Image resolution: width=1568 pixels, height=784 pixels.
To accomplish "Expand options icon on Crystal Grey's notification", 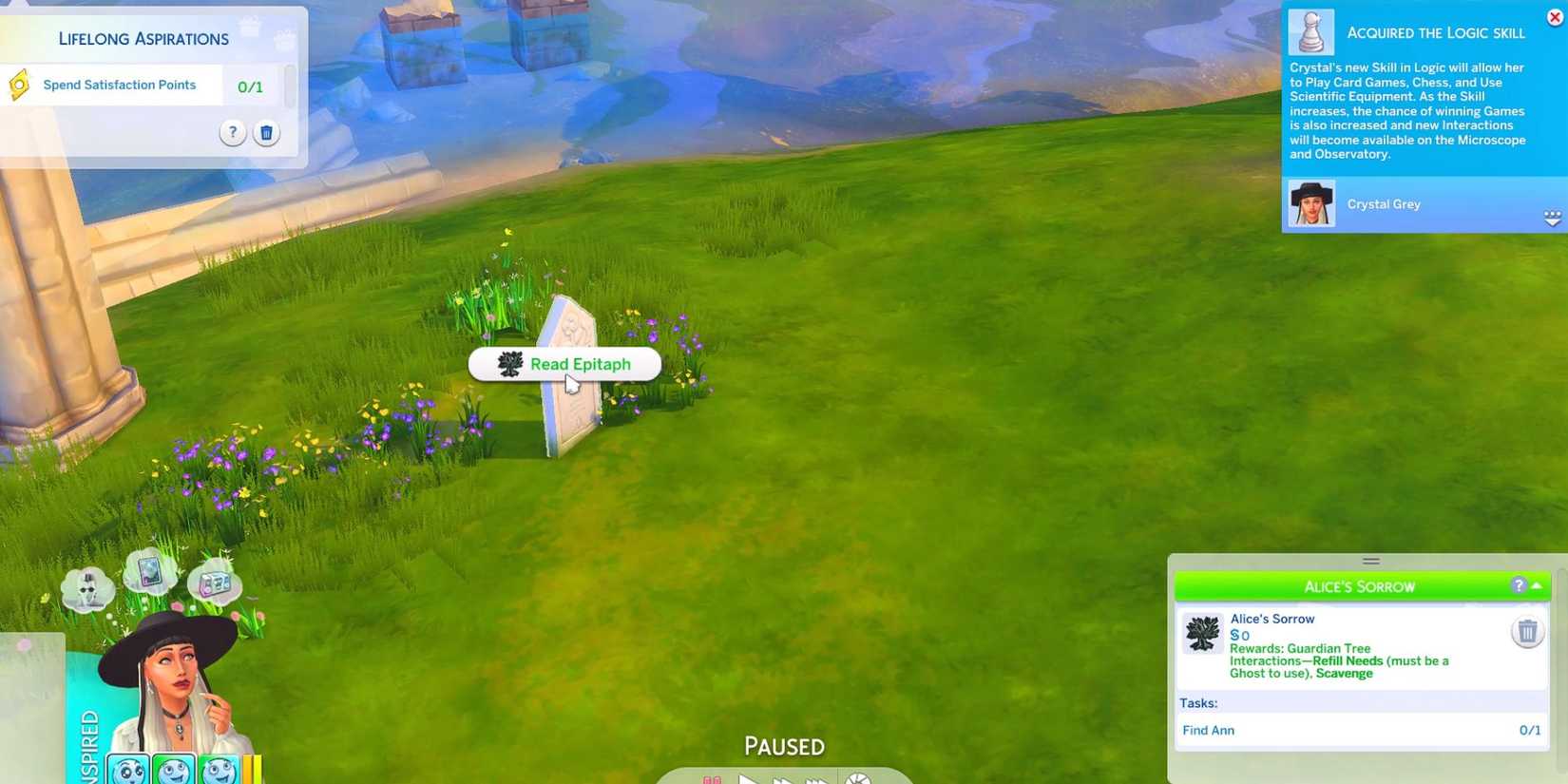I will coord(1553,218).
